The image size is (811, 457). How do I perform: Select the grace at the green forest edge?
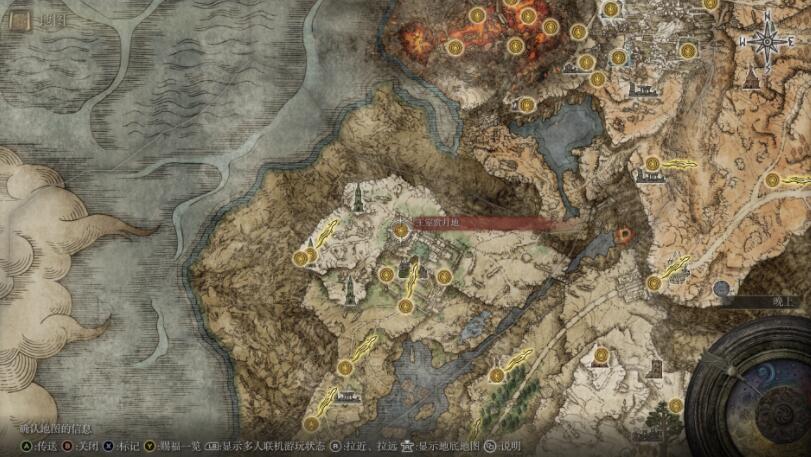[496, 375]
